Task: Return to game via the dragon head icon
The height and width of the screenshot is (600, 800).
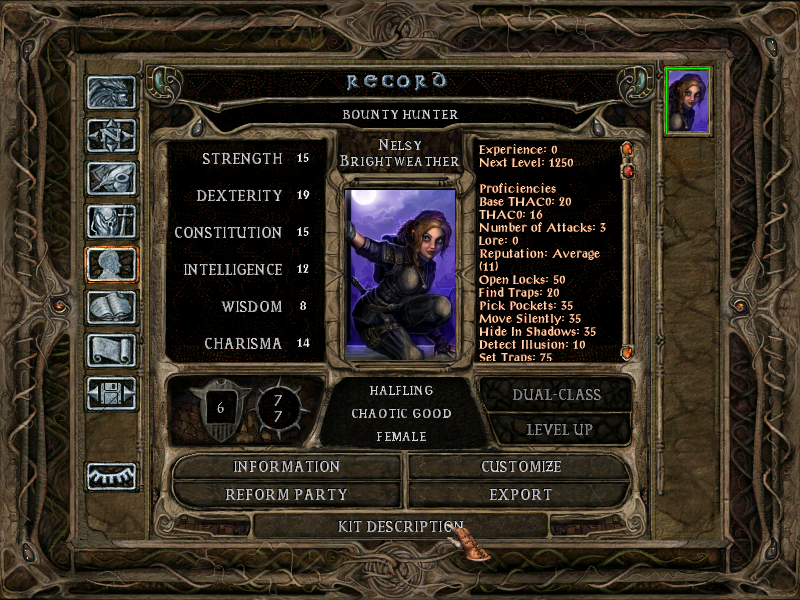Action: pyautogui.click(x=111, y=93)
